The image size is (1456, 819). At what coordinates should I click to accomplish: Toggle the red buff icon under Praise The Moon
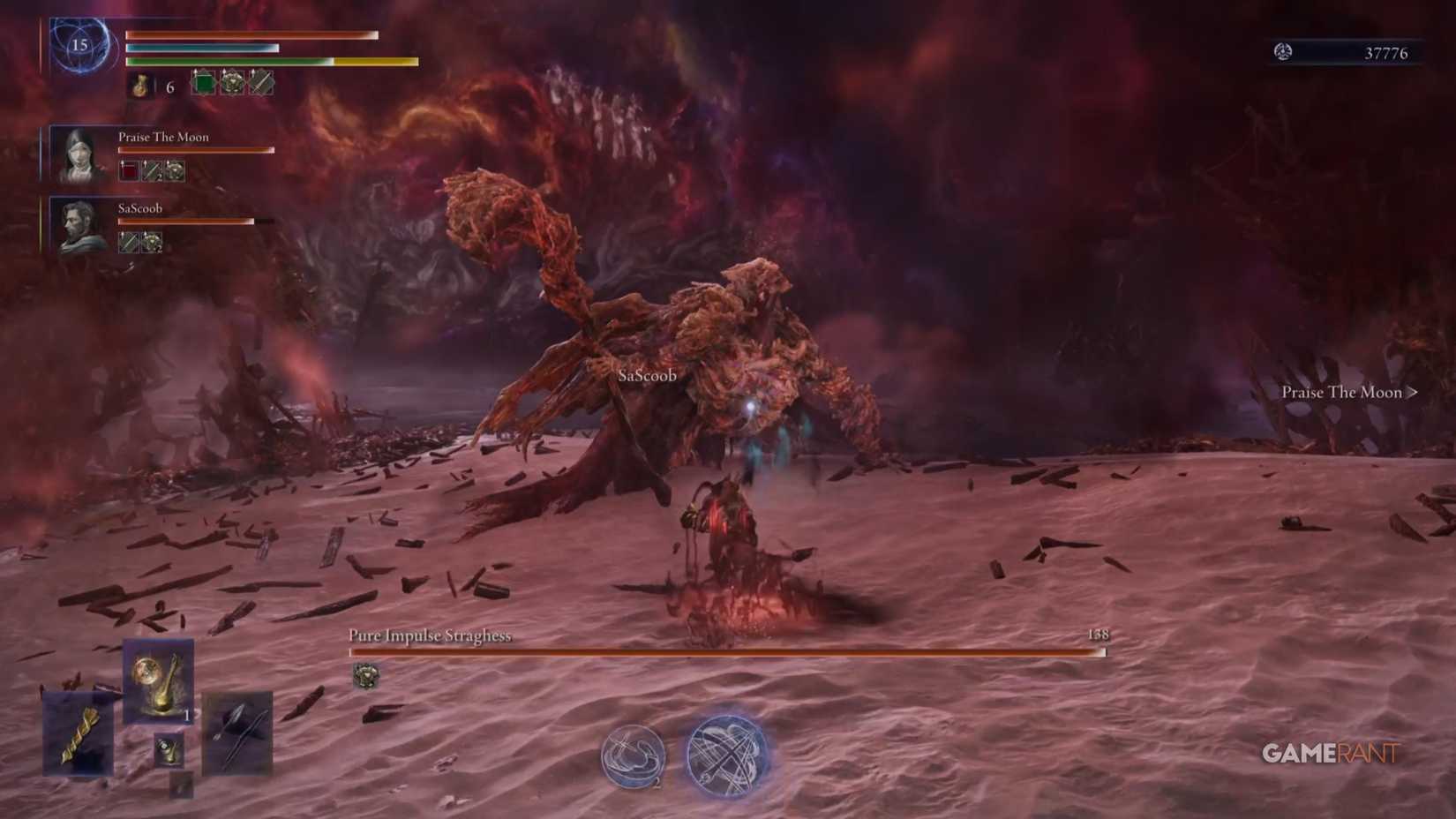[x=129, y=169]
